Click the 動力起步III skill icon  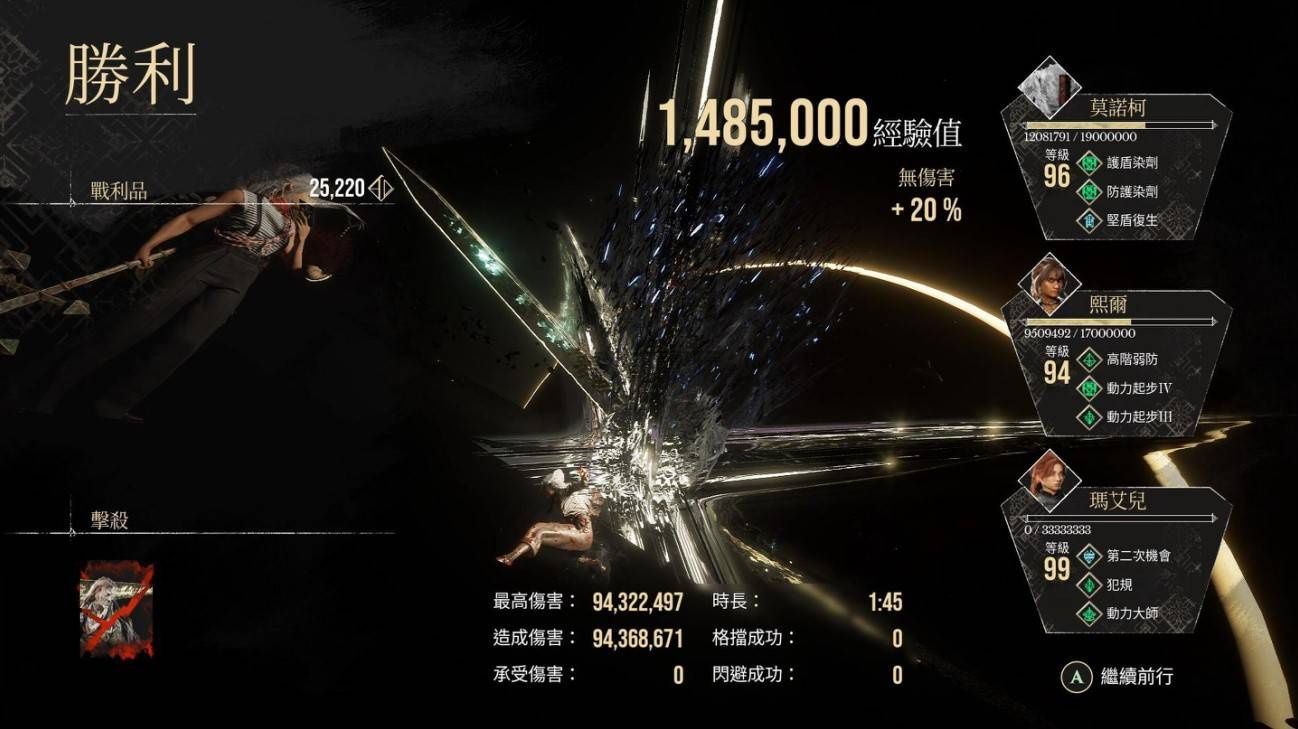[x=1090, y=417]
